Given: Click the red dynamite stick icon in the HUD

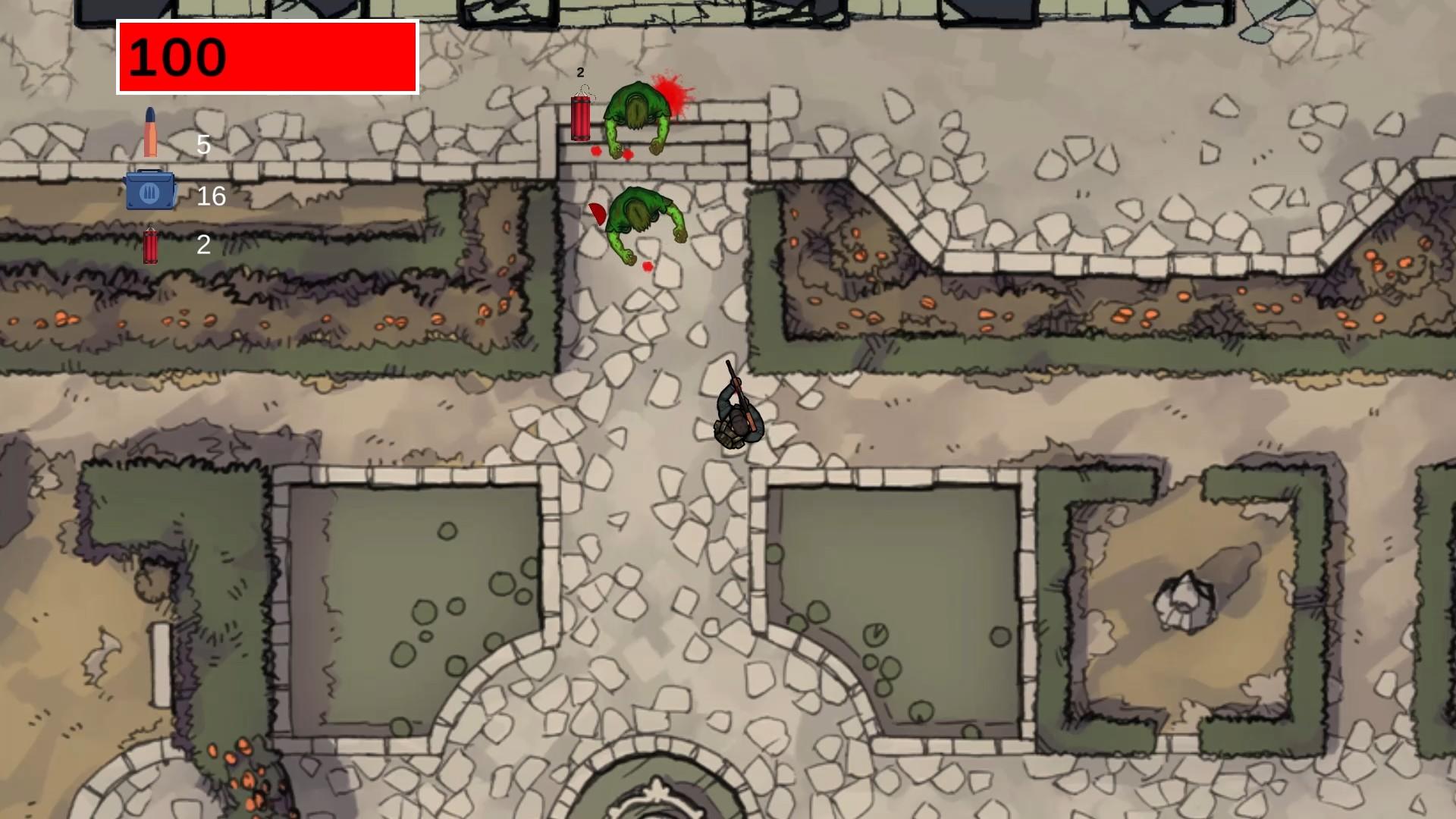Looking at the screenshot, I should pyautogui.click(x=152, y=244).
